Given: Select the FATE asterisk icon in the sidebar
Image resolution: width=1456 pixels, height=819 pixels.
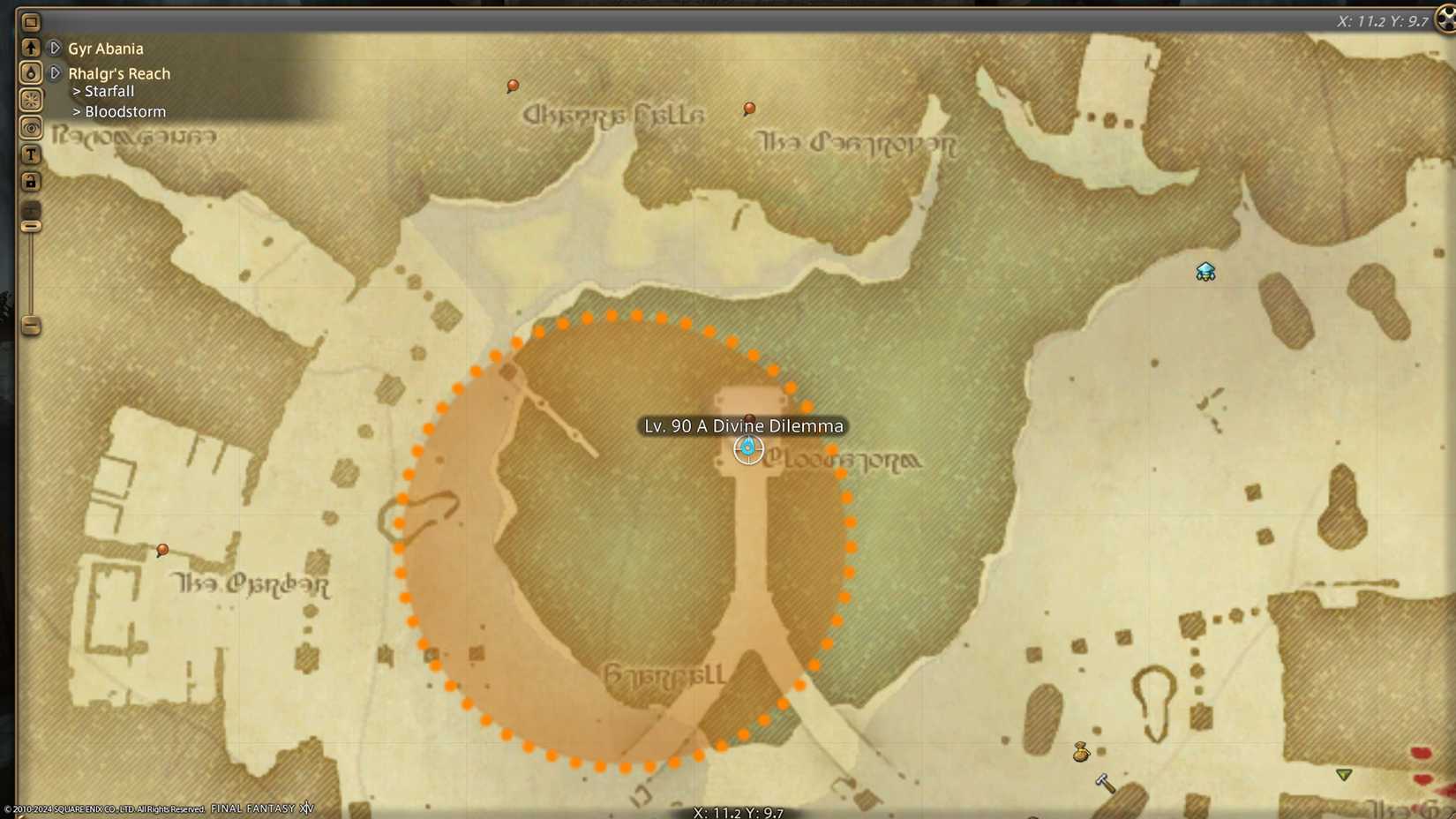Looking at the screenshot, I should 31,100.
